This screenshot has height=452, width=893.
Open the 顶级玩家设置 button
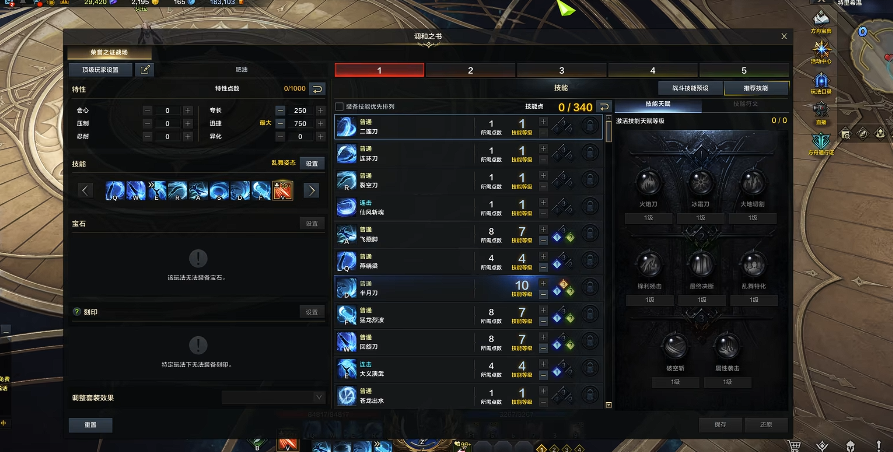click(x=100, y=70)
